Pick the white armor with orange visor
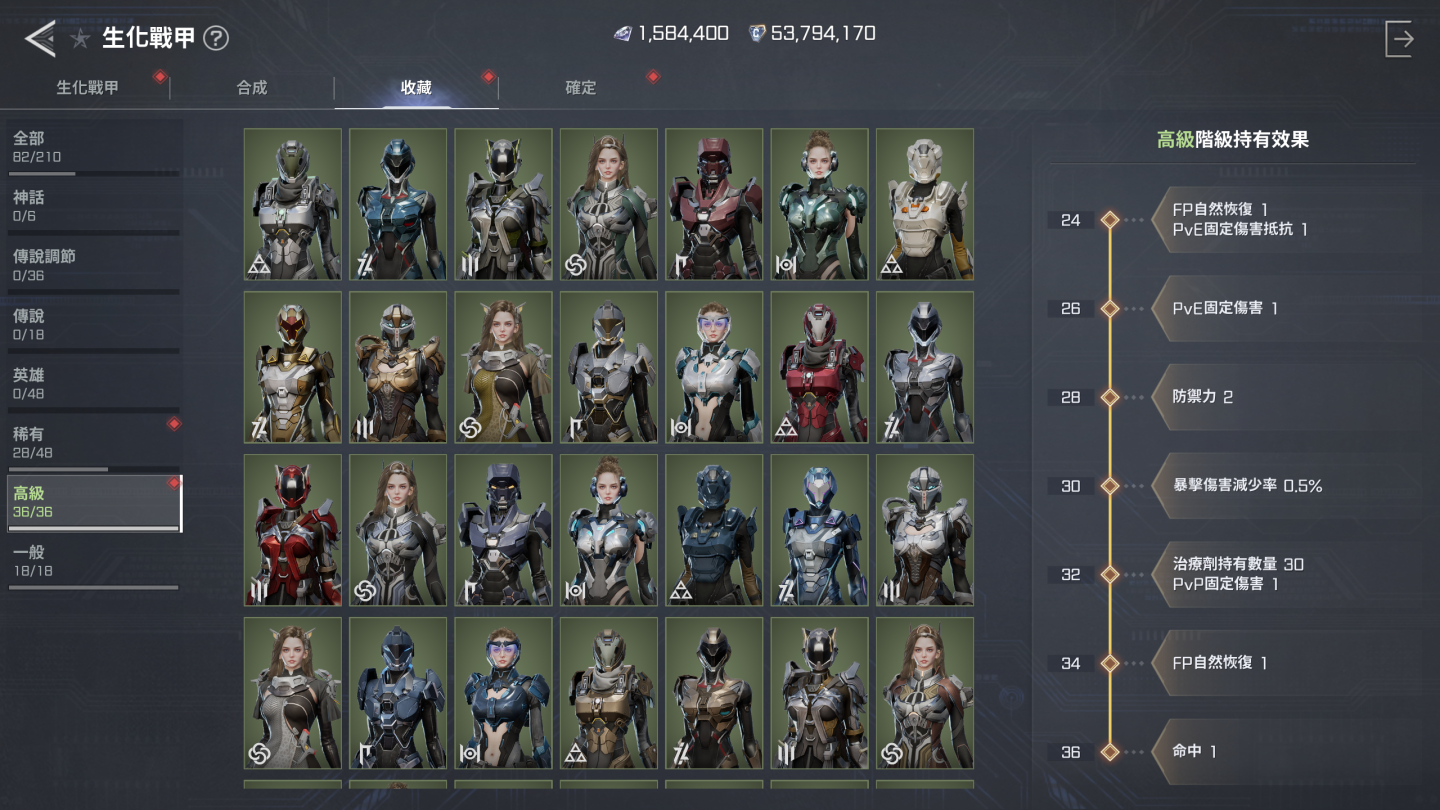Image resolution: width=1440 pixels, height=810 pixels. (924, 204)
